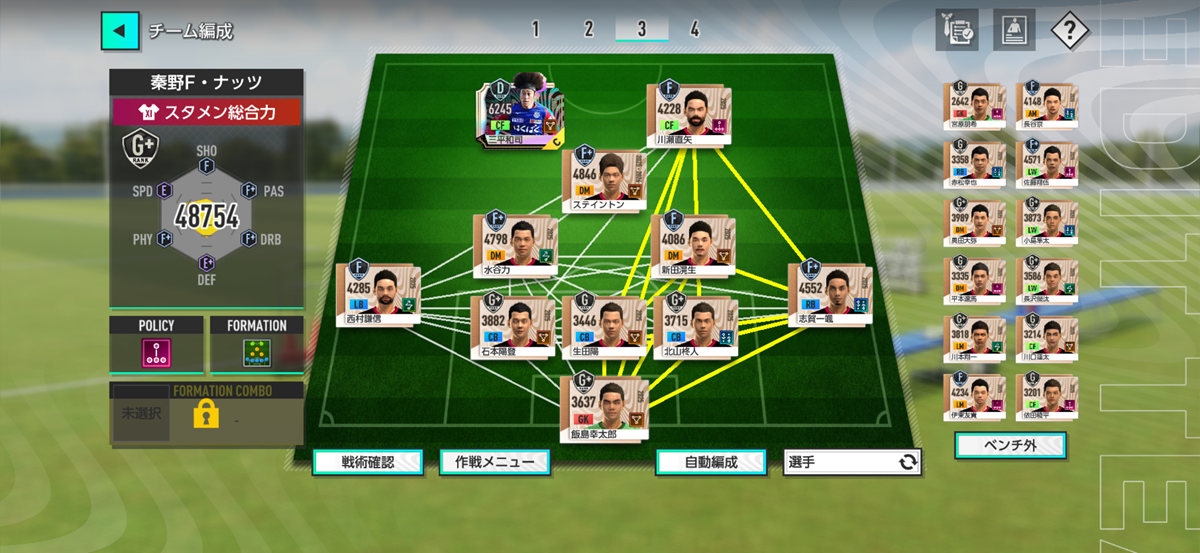Image resolution: width=1200 pixels, height=553 pixels.
Task: Open the player card list icon
Action: [x=1013, y=30]
